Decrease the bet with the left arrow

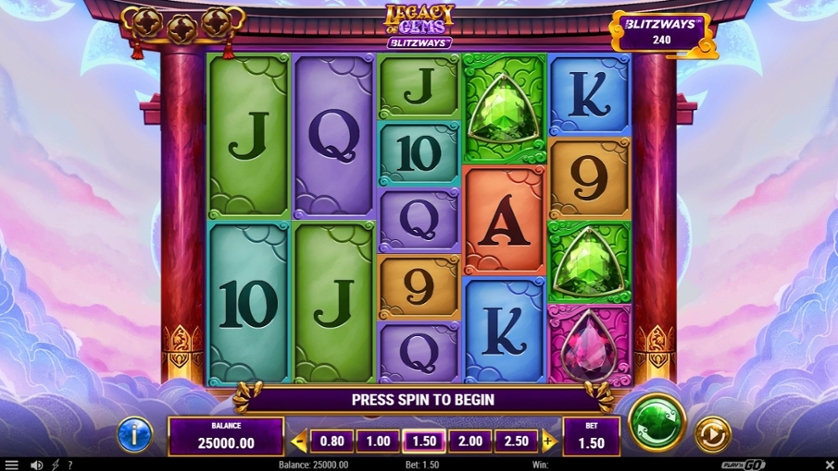coord(298,441)
